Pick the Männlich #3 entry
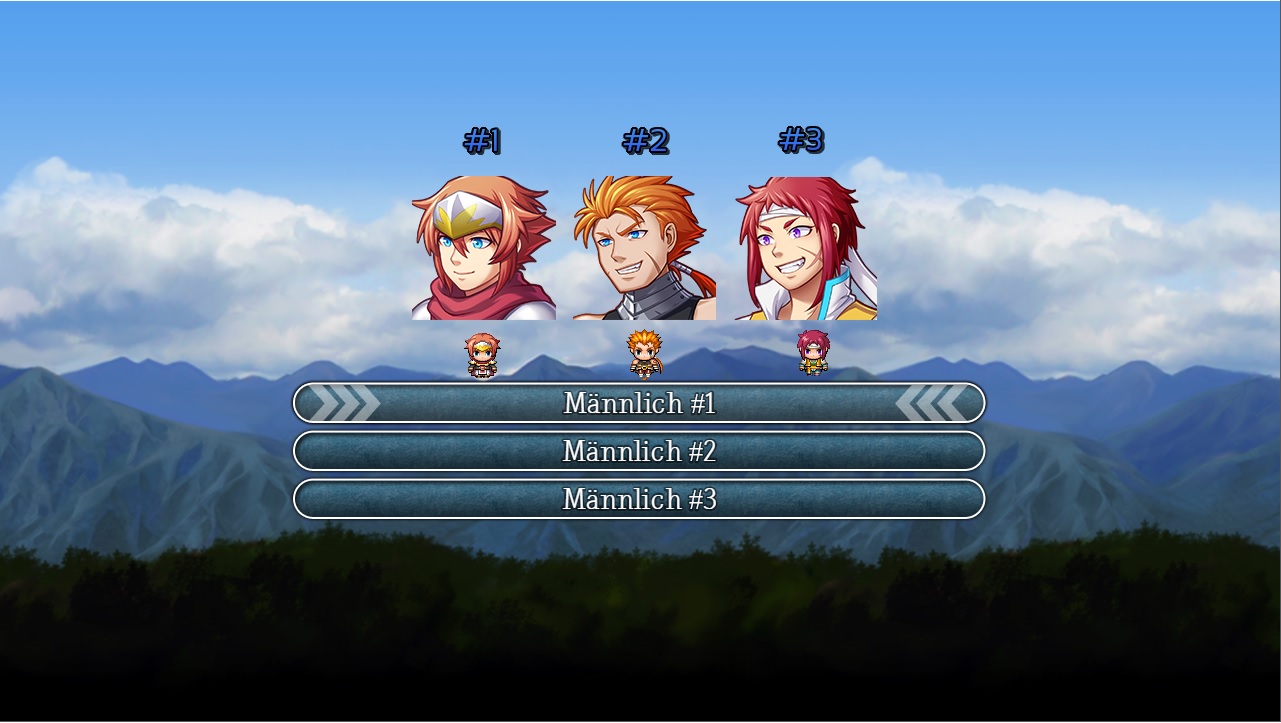Screen dimensions: 1281x723 point(639,499)
